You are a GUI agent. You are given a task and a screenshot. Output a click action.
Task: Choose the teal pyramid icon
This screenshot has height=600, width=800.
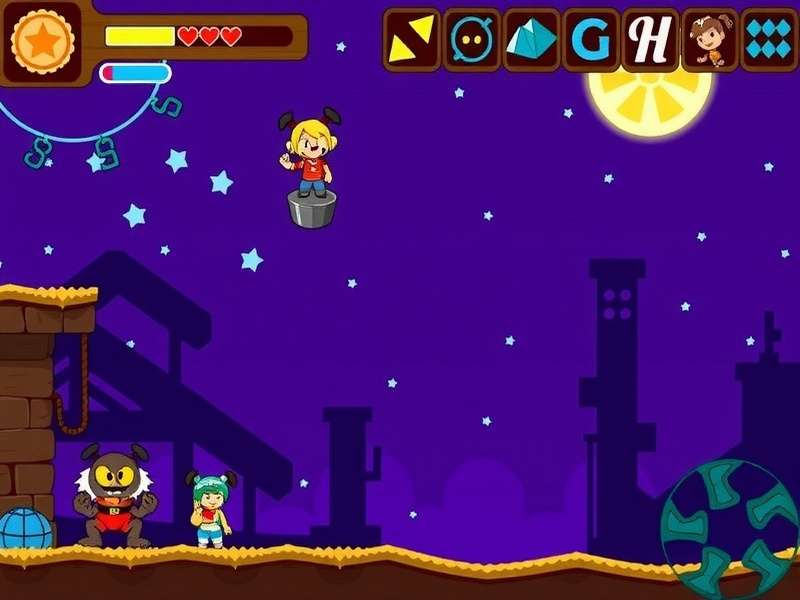click(x=531, y=39)
